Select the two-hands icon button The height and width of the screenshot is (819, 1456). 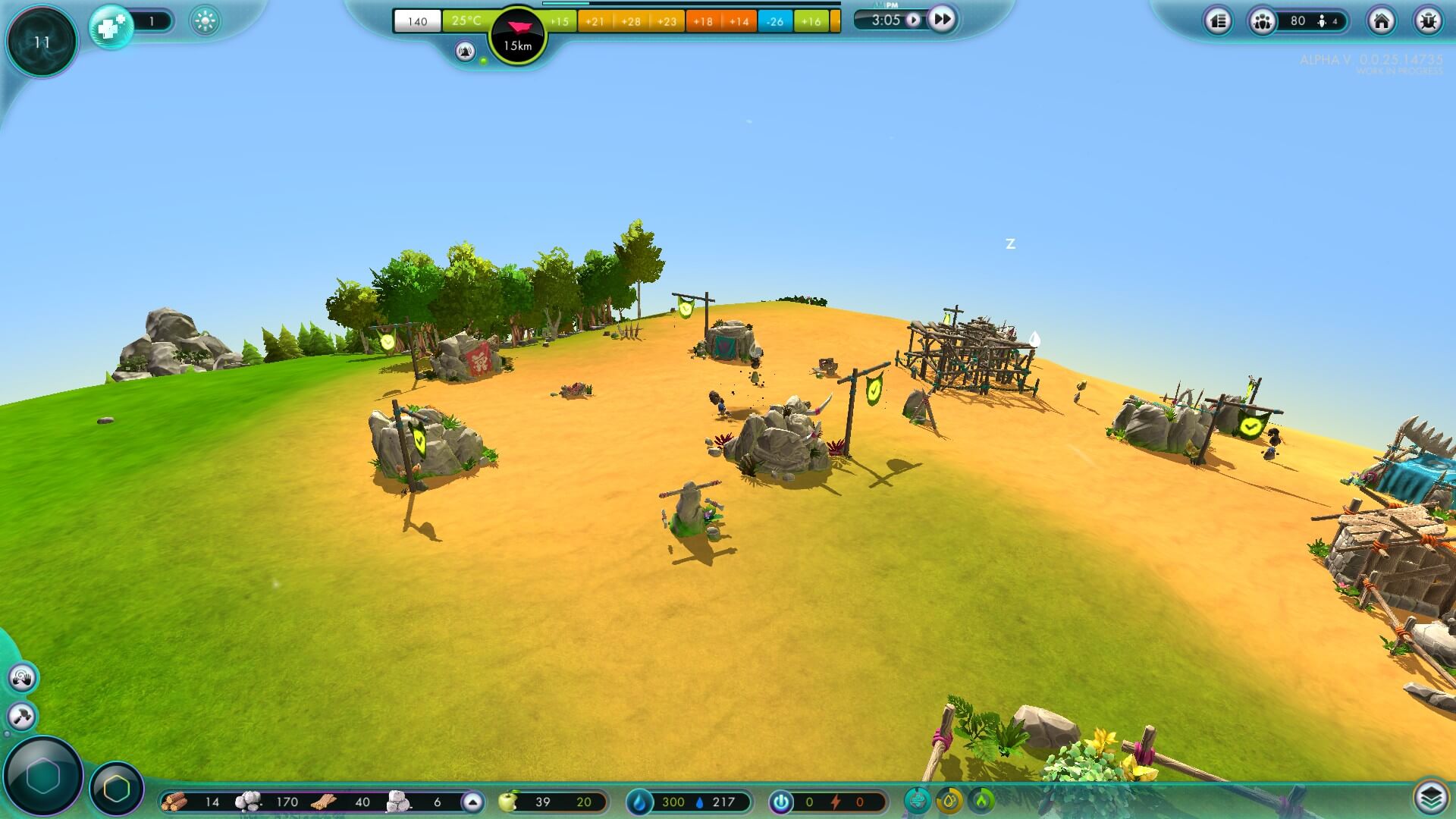click(x=22, y=677)
